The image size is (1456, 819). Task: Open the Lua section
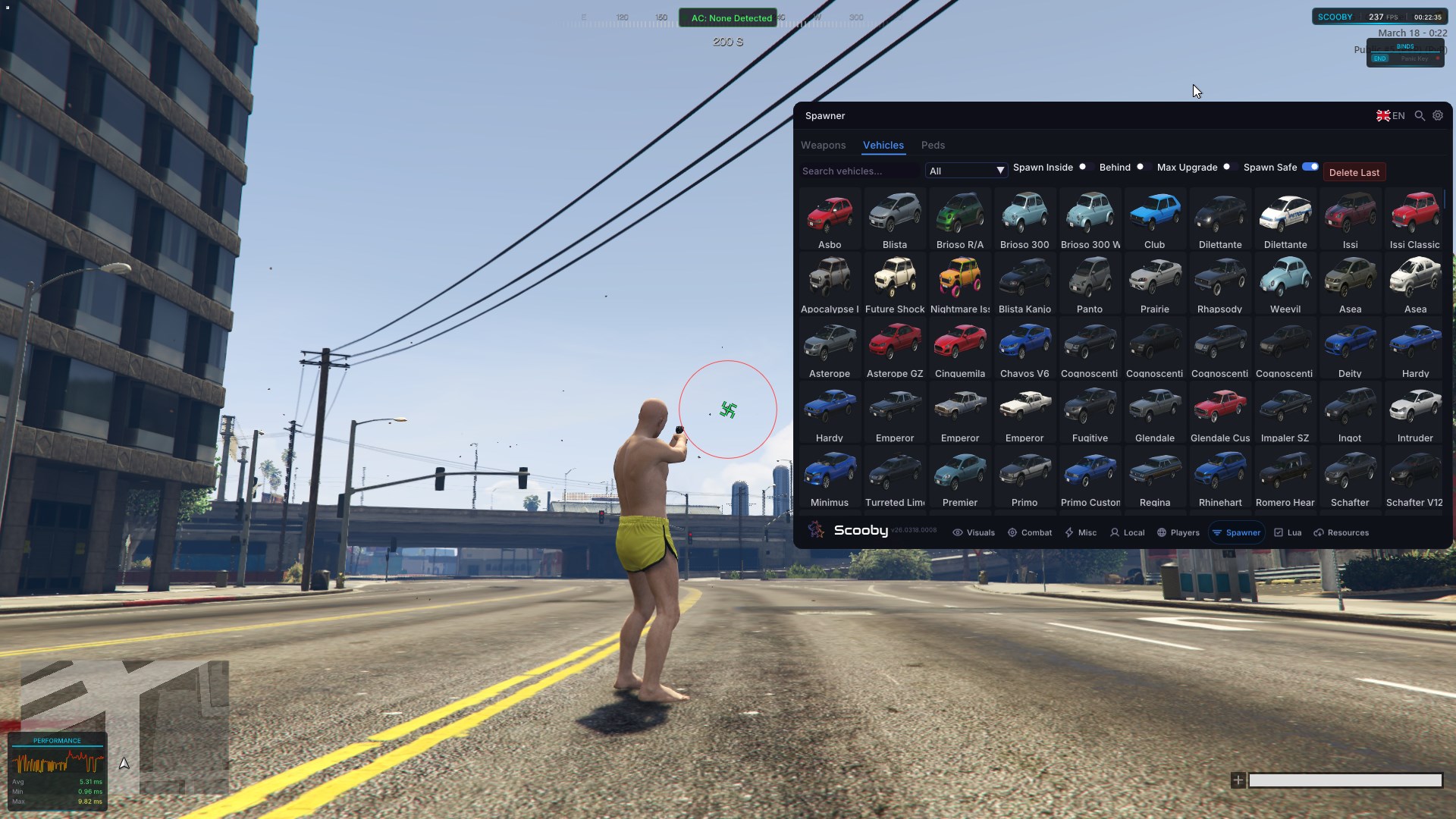[1288, 532]
